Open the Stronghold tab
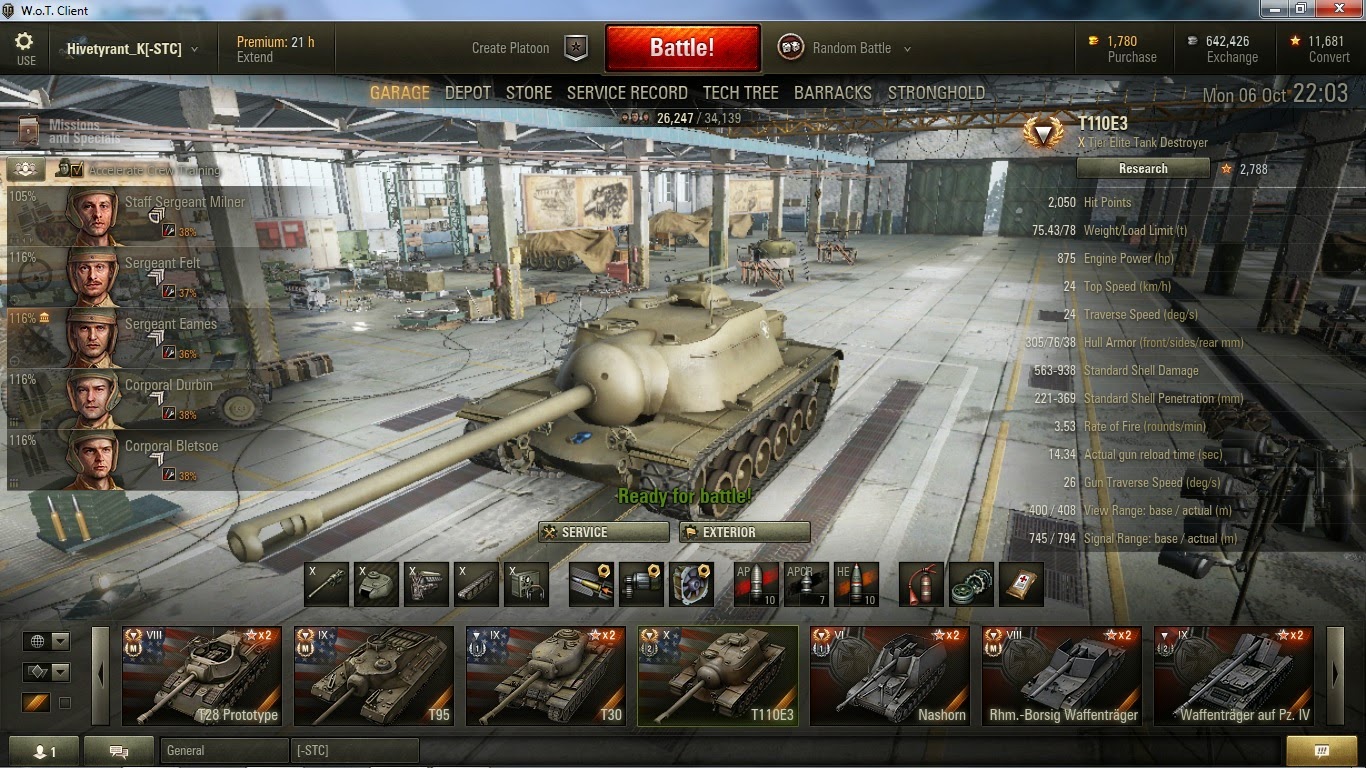The height and width of the screenshot is (770, 1366). (x=936, y=93)
